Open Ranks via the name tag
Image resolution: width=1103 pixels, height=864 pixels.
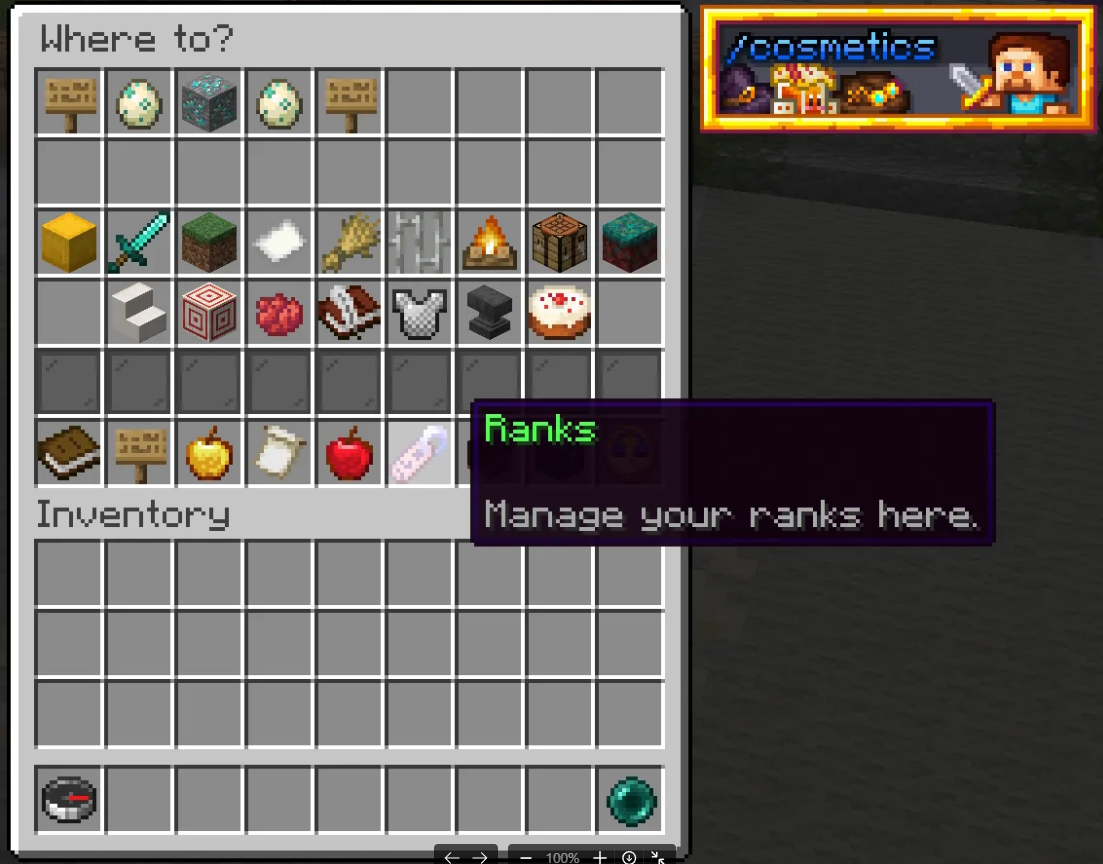click(x=419, y=453)
